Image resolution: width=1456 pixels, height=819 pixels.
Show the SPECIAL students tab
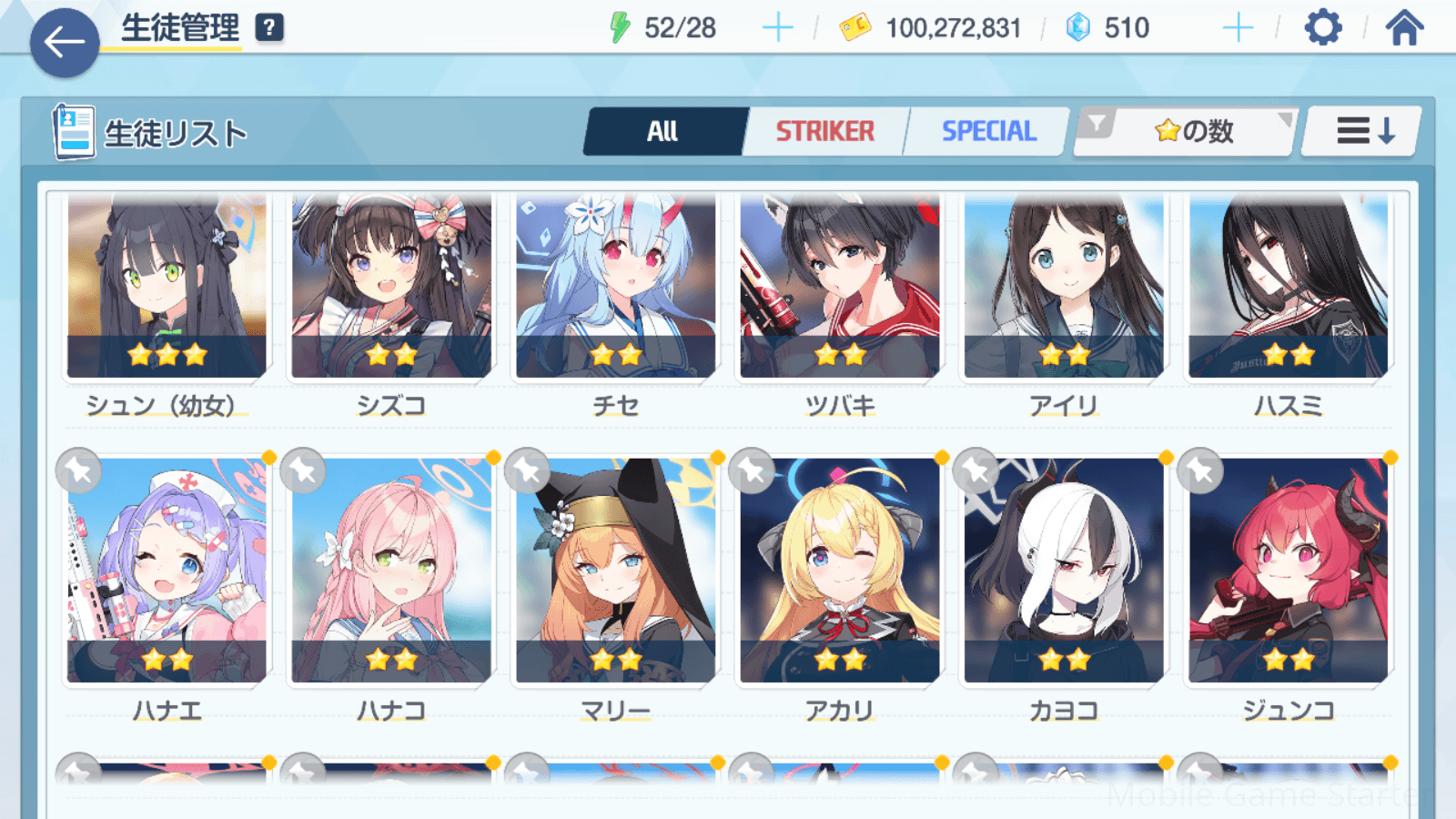click(988, 132)
